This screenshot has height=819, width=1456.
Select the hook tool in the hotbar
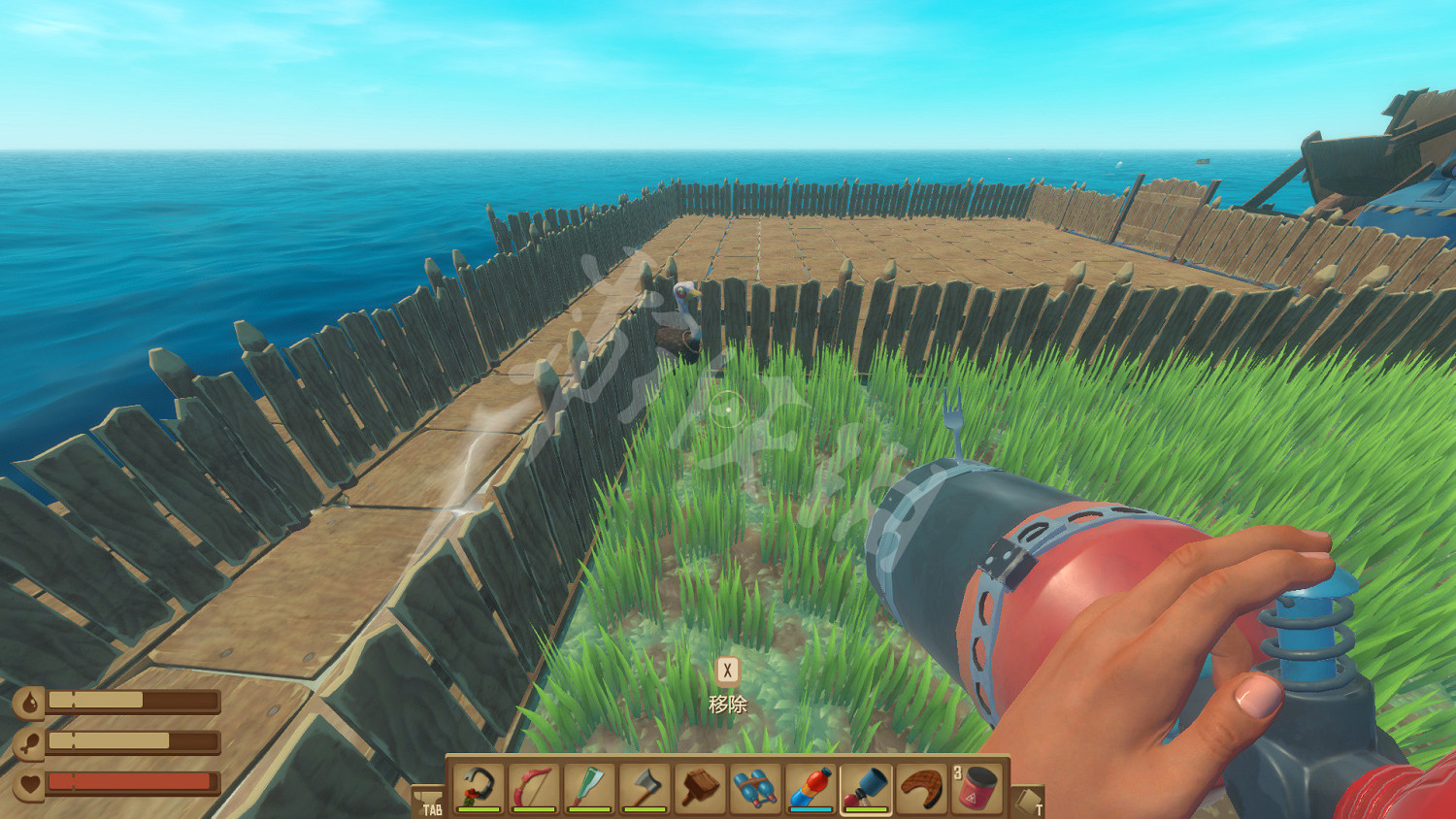479,787
